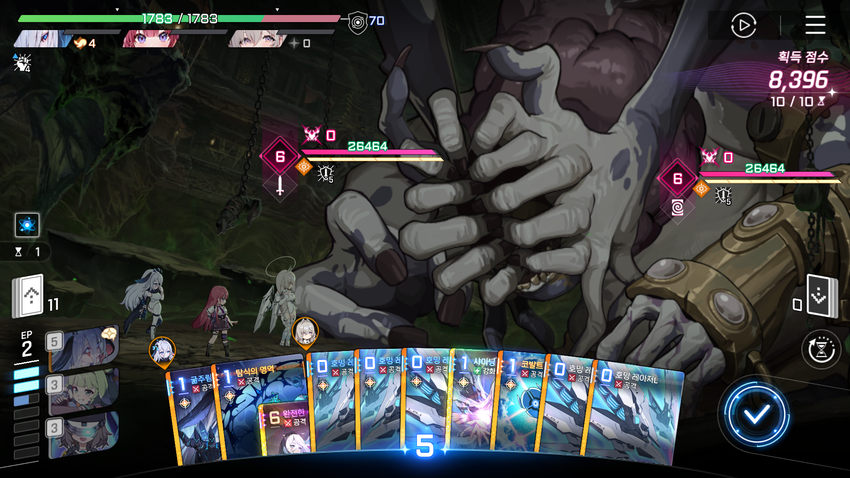Screen dimensions: 850x478
Task: Inspect the blue atom relic icon
Action: [x=27, y=224]
